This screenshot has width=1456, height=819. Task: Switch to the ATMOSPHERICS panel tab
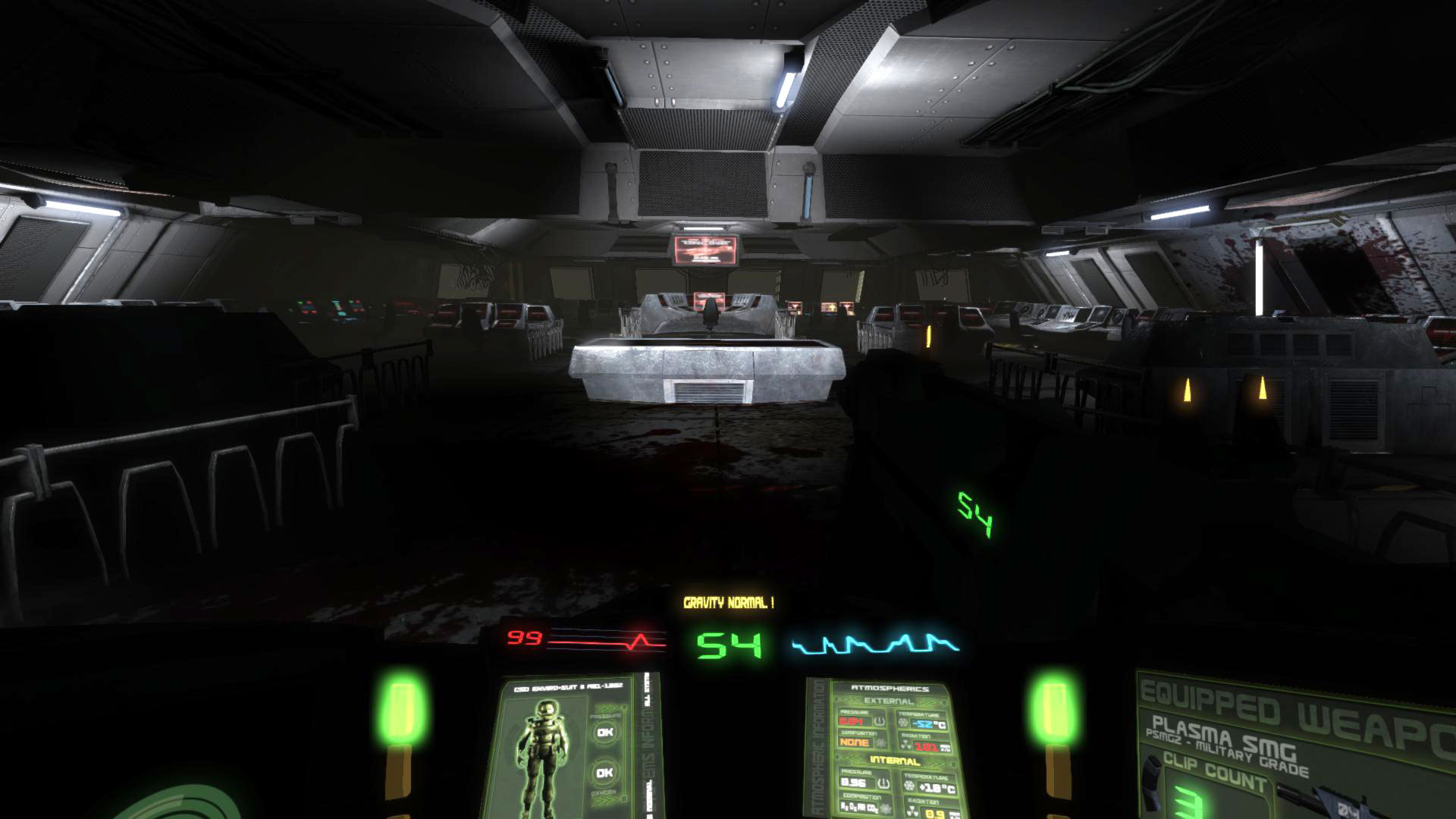coord(890,689)
